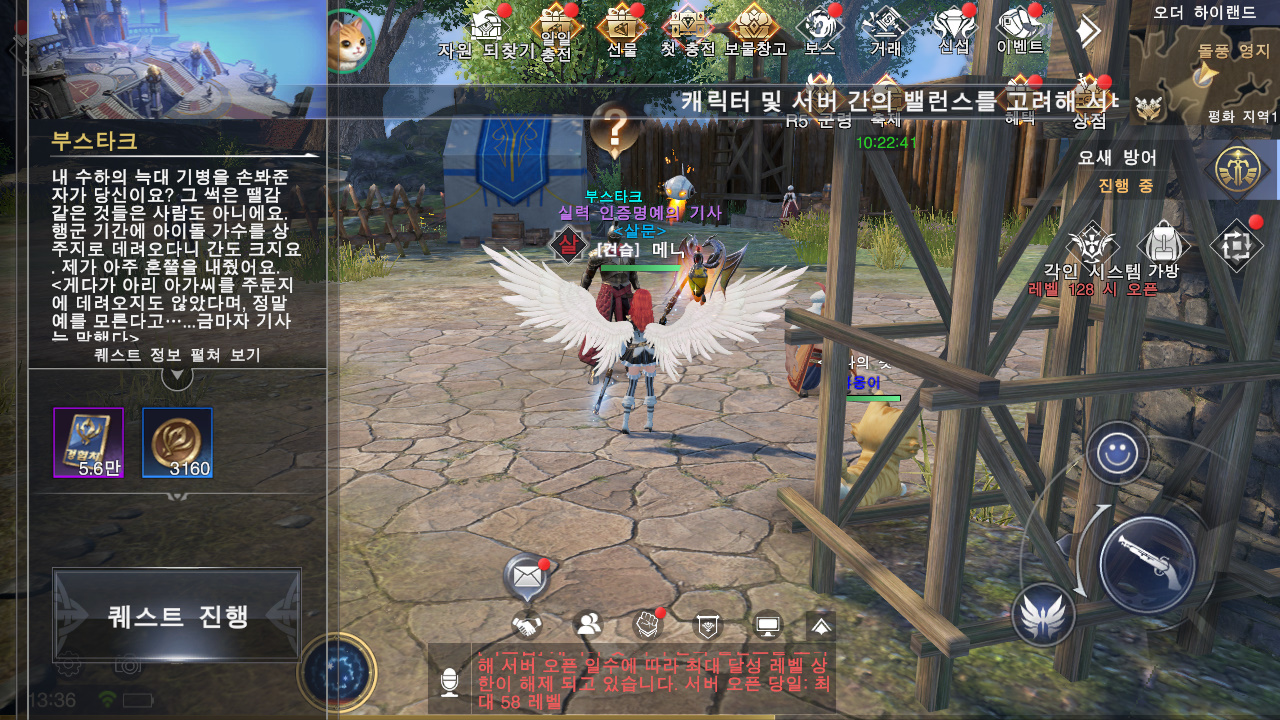
Task: Open the 가방 bag inventory
Action: pyautogui.click(x=1163, y=248)
